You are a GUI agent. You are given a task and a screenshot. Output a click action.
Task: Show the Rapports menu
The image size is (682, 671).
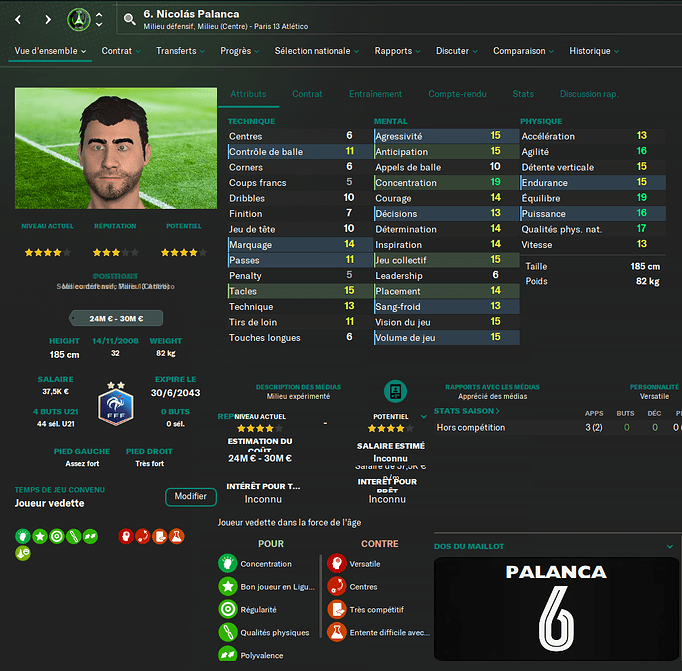point(398,51)
